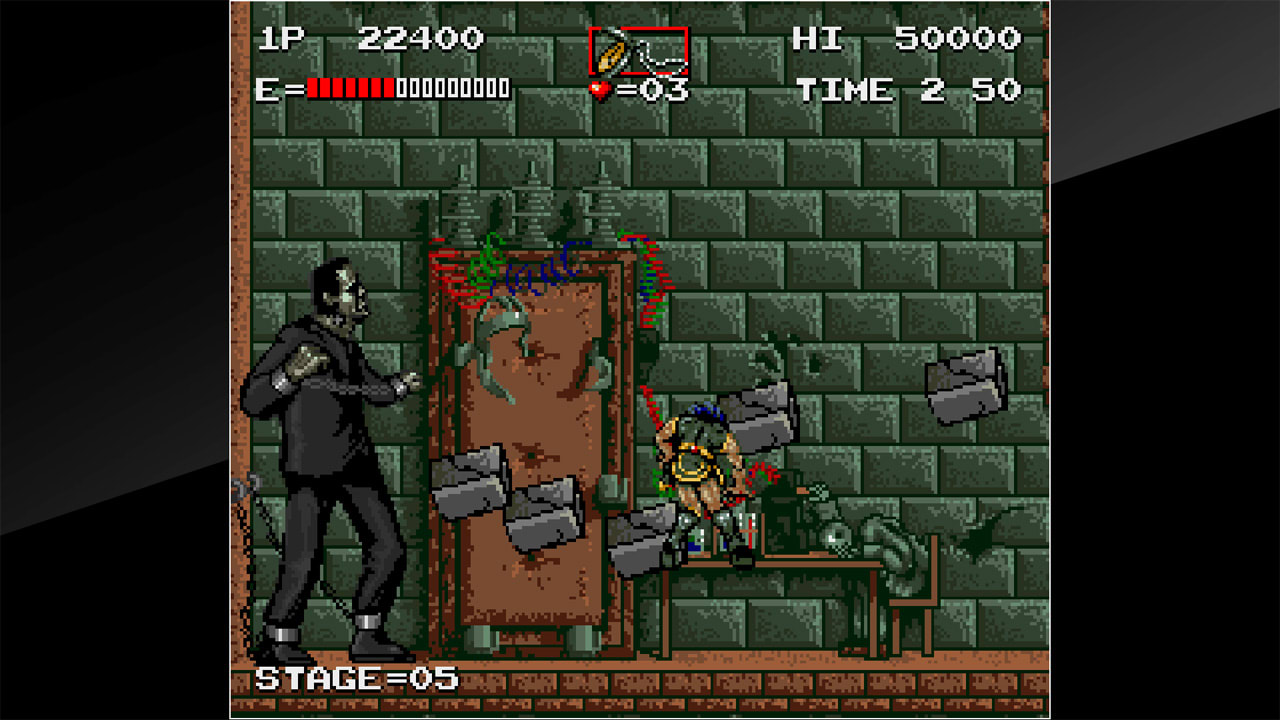The width and height of the screenshot is (1280, 720).
Task: Click the 22400 score readout
Action: pos(420,37)
